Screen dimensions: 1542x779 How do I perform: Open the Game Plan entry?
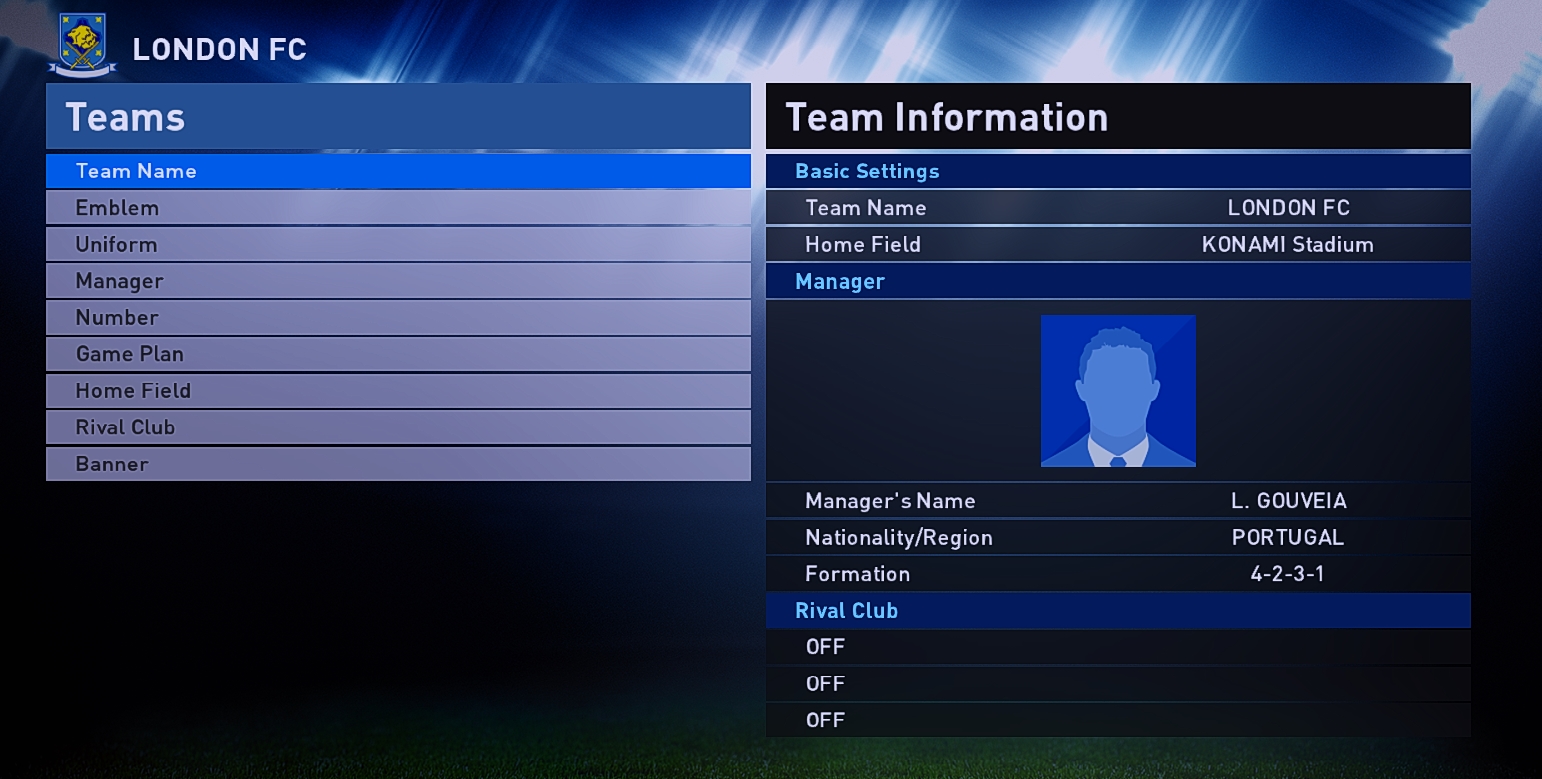click(x=398, y=354)
